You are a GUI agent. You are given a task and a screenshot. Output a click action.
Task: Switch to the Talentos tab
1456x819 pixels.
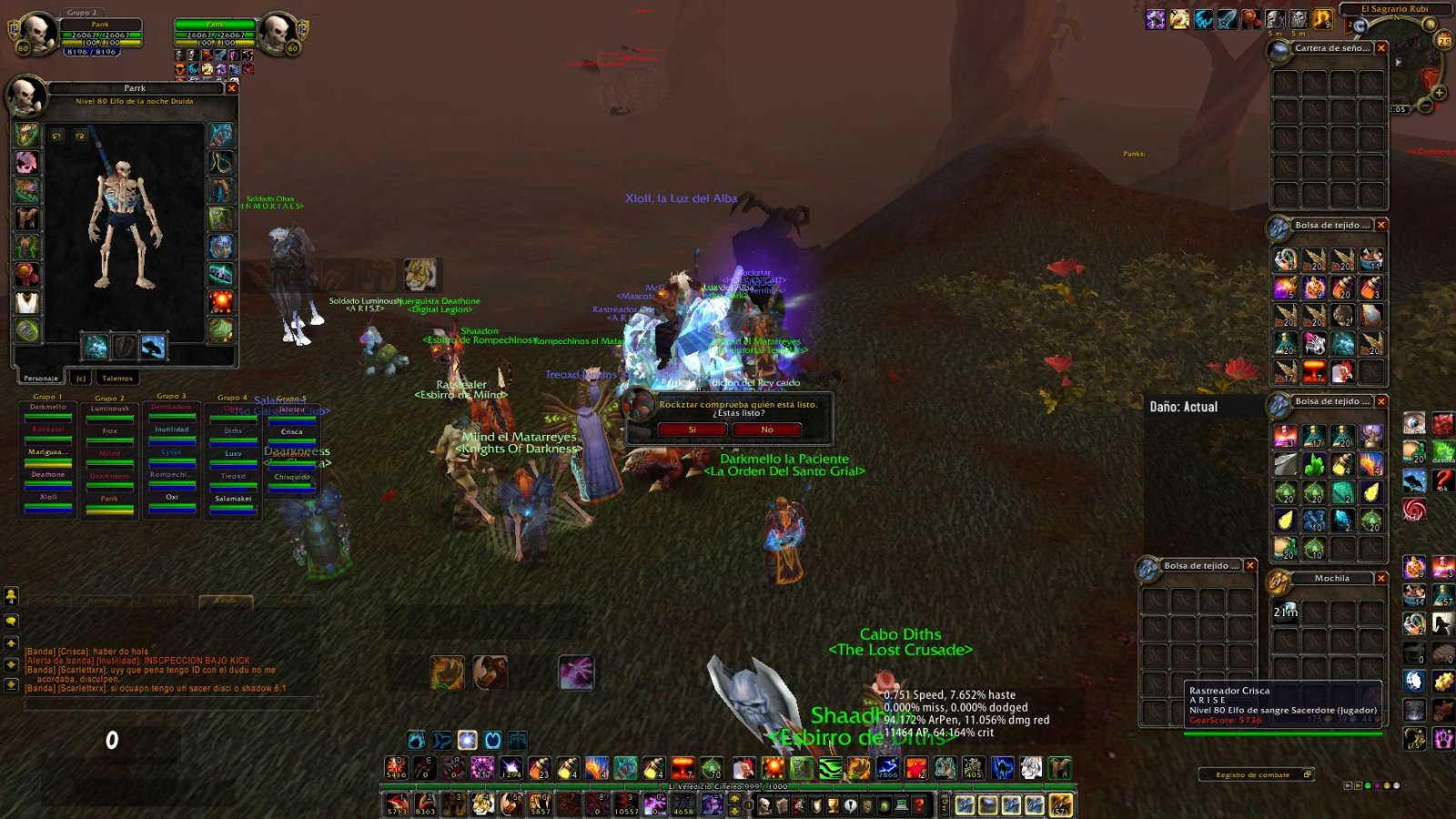click(x=117, y=378)
